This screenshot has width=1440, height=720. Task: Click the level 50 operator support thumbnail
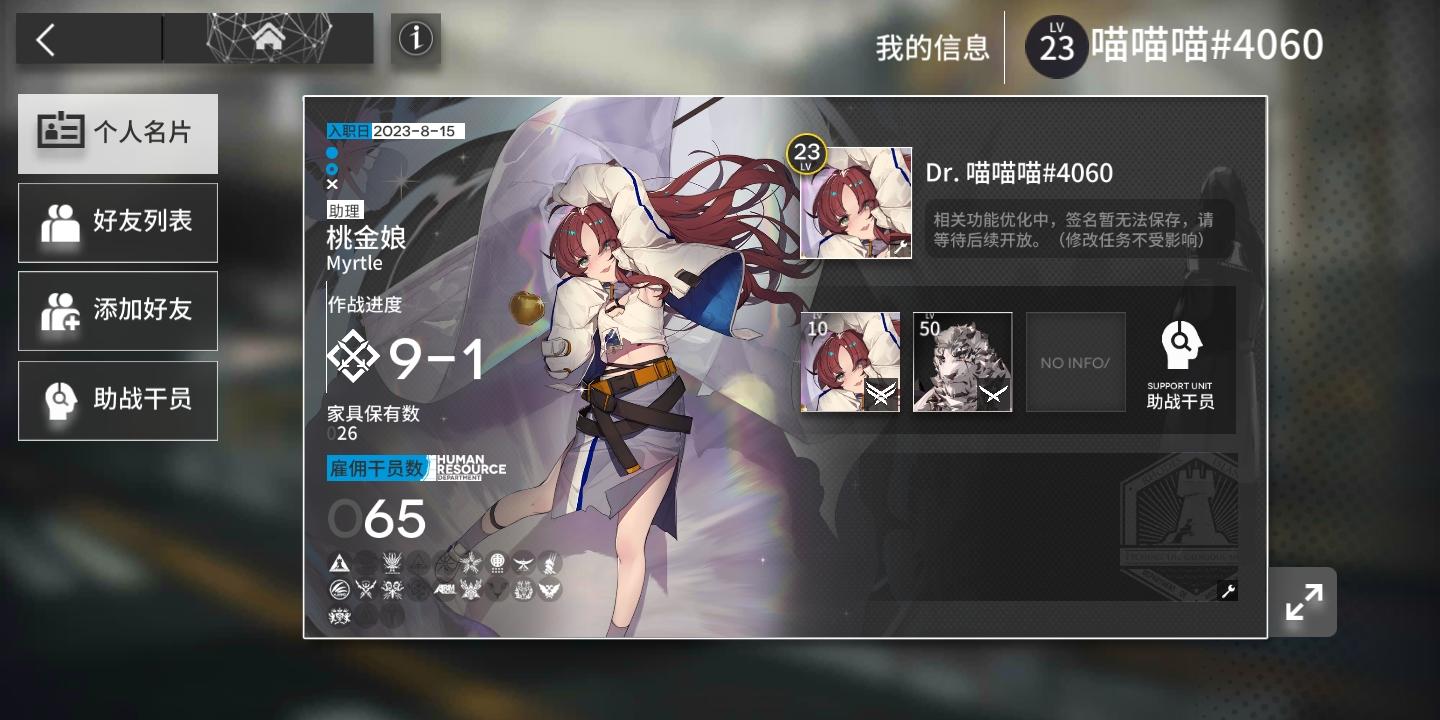point(962,361)
